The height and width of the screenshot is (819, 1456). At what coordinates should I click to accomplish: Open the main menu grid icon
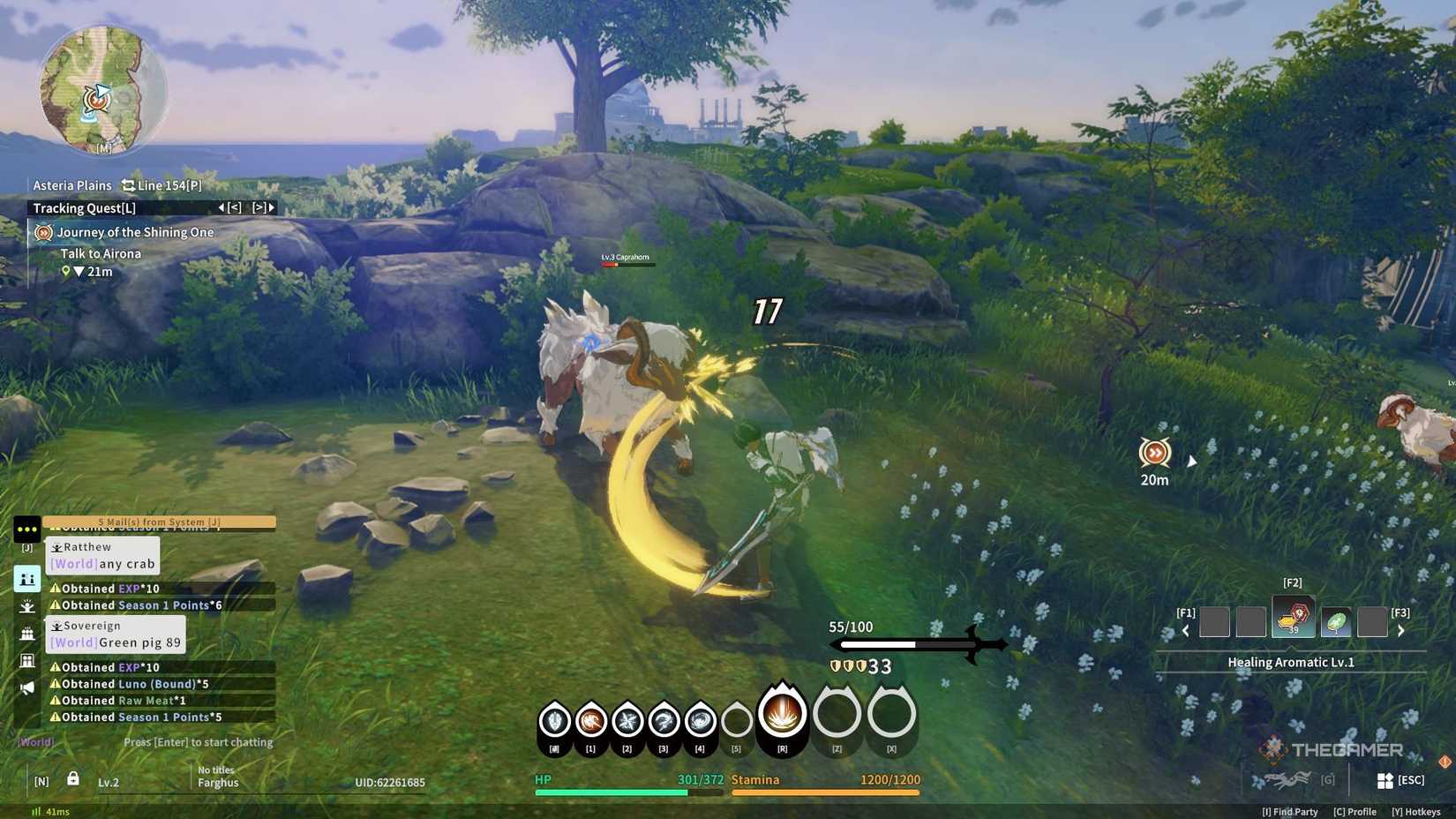(1385, 780)
